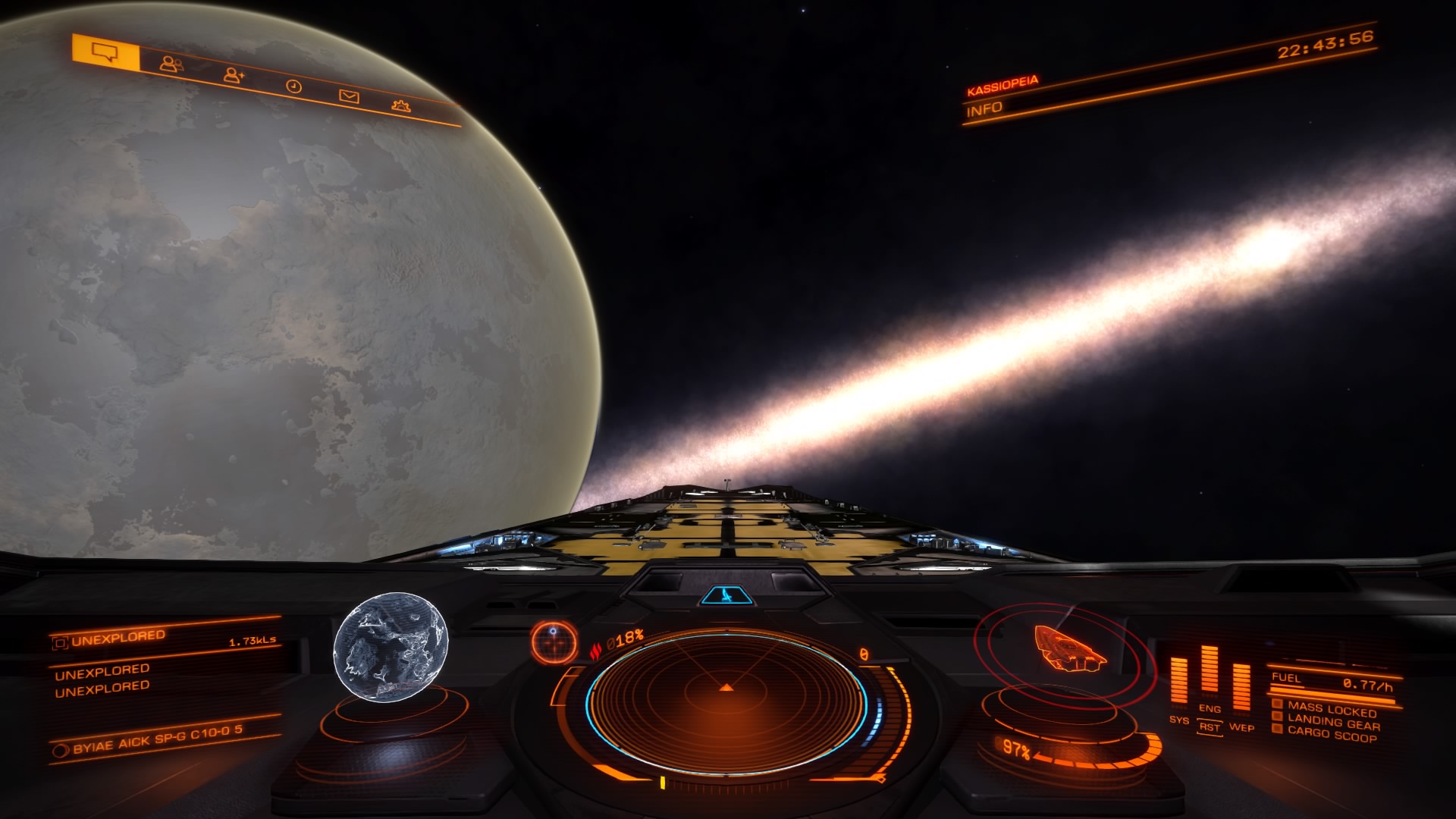Switch to the gear settings tab

401,106
